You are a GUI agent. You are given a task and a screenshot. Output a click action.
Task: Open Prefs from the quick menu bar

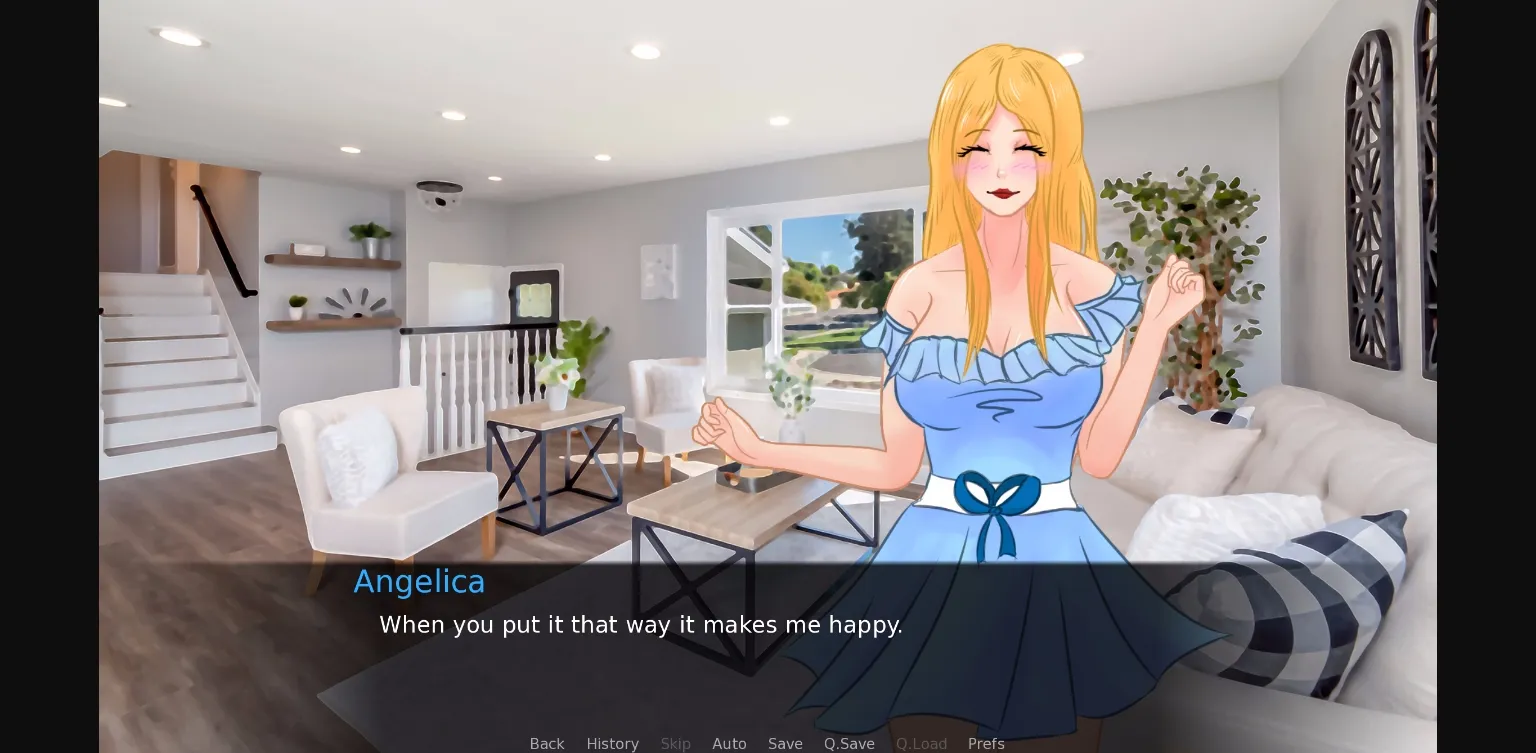[986, 744]
